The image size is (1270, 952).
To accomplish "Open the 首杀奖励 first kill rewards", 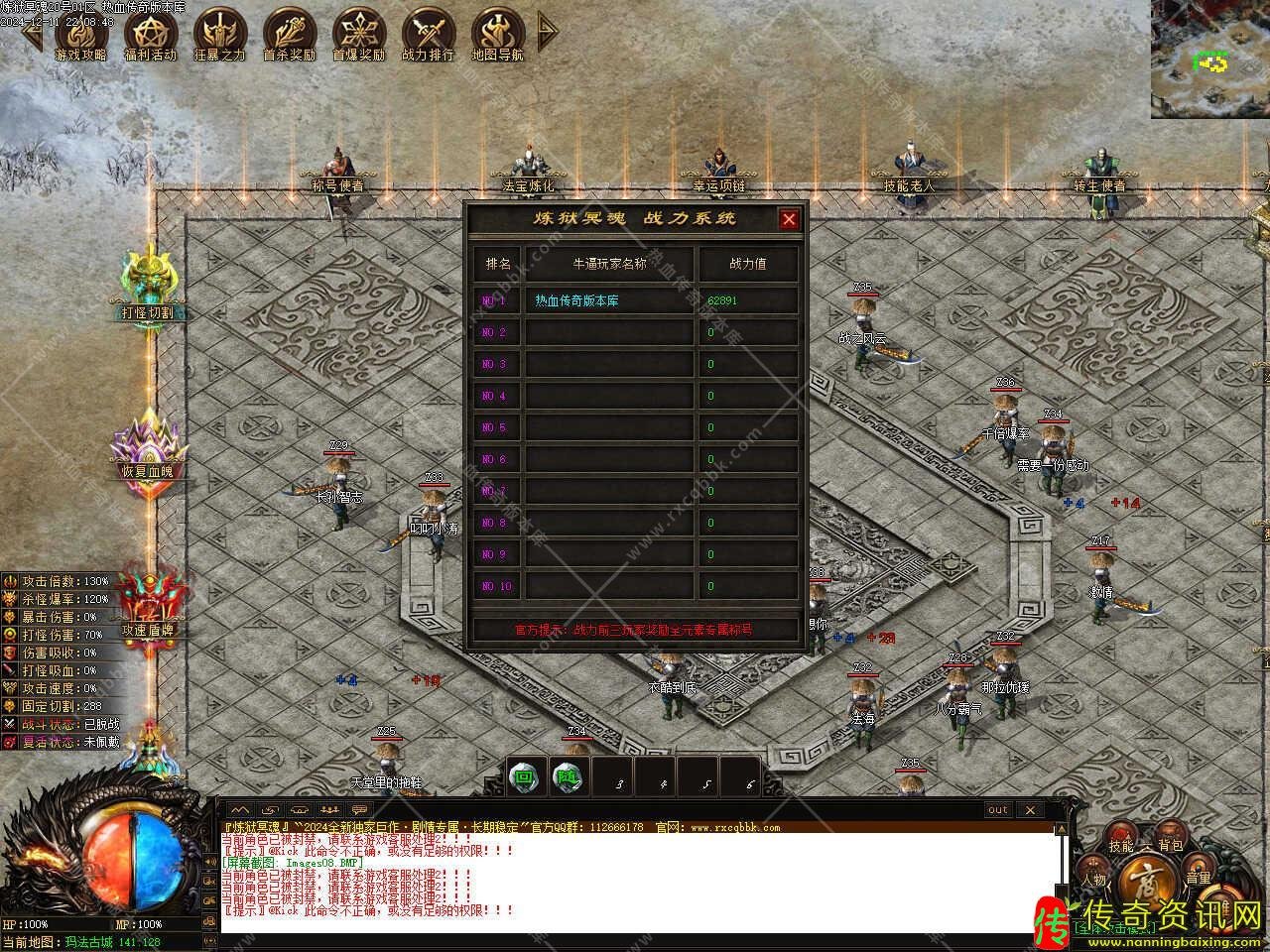I will (289, 35).
